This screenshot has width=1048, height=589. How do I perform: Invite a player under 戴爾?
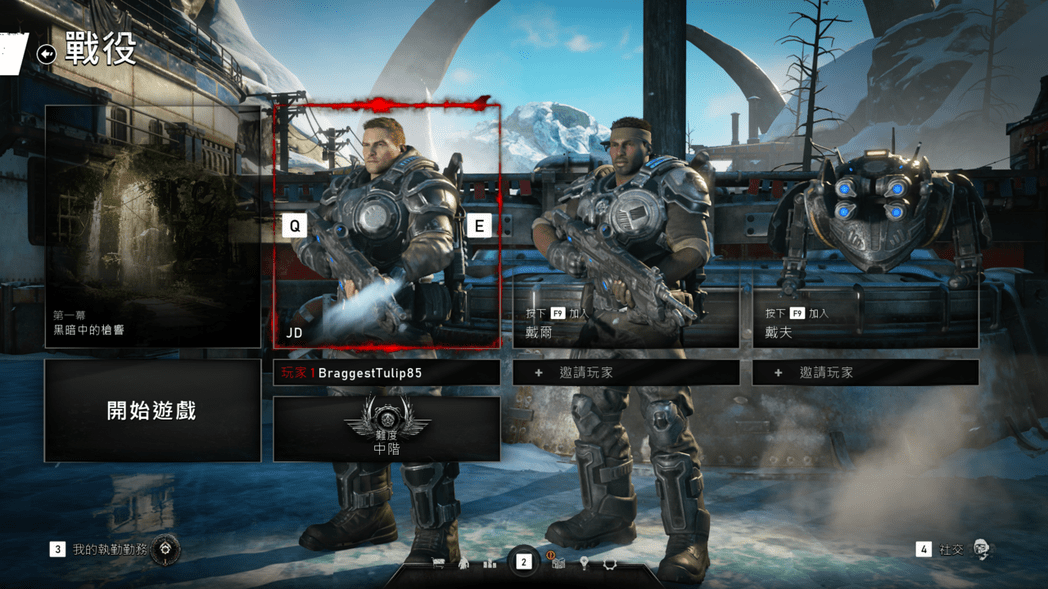pyautogui.click(x=626, y=373)
